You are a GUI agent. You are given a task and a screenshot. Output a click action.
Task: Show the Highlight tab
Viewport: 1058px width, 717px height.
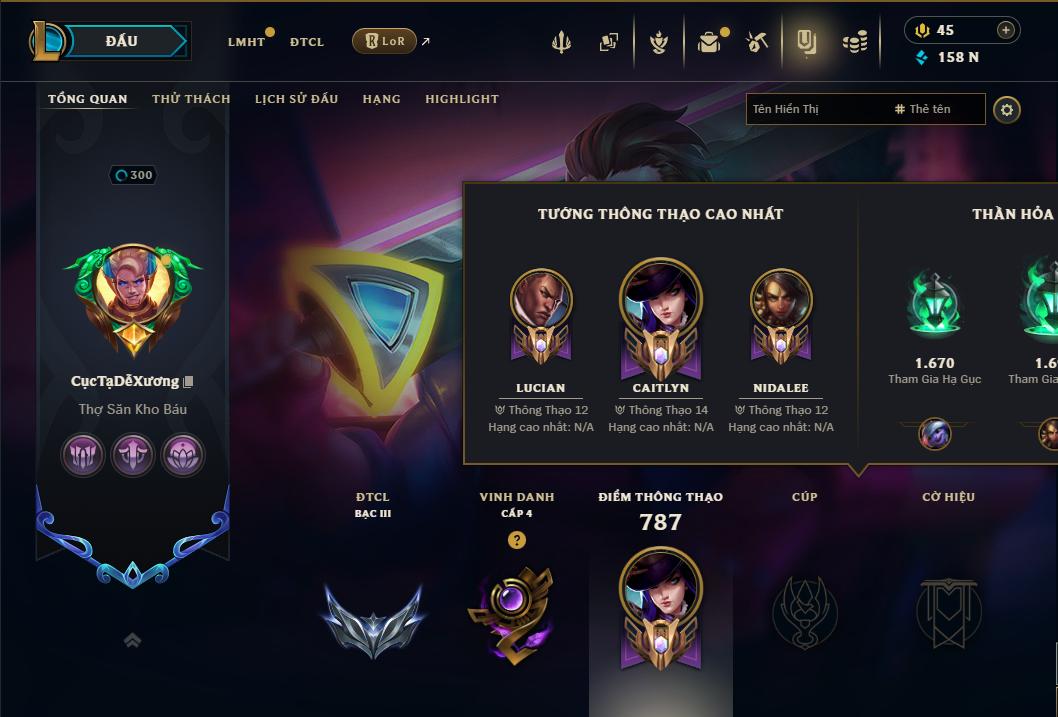461,99
